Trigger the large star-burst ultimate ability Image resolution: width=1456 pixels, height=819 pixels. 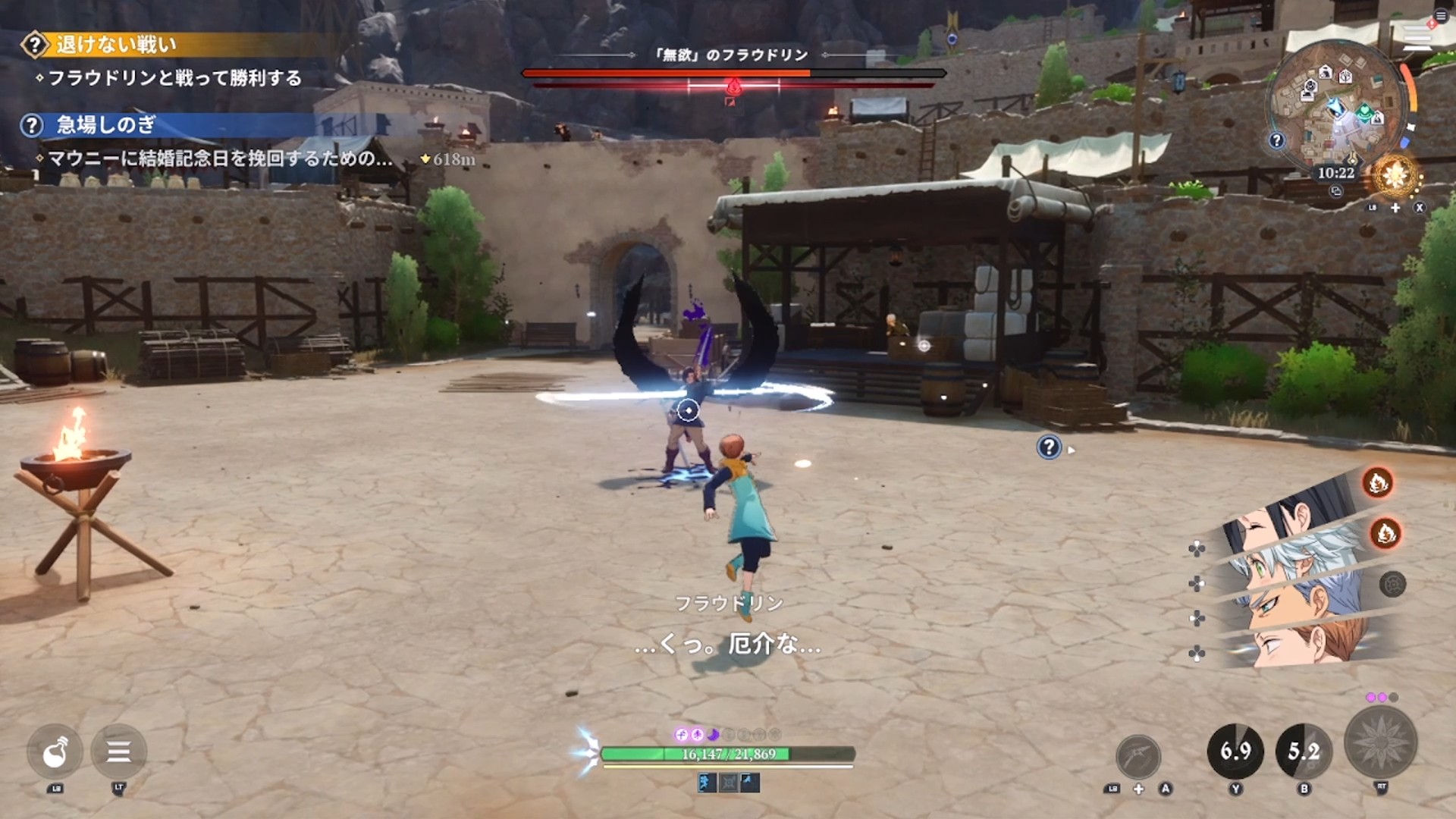(1380, 743)
